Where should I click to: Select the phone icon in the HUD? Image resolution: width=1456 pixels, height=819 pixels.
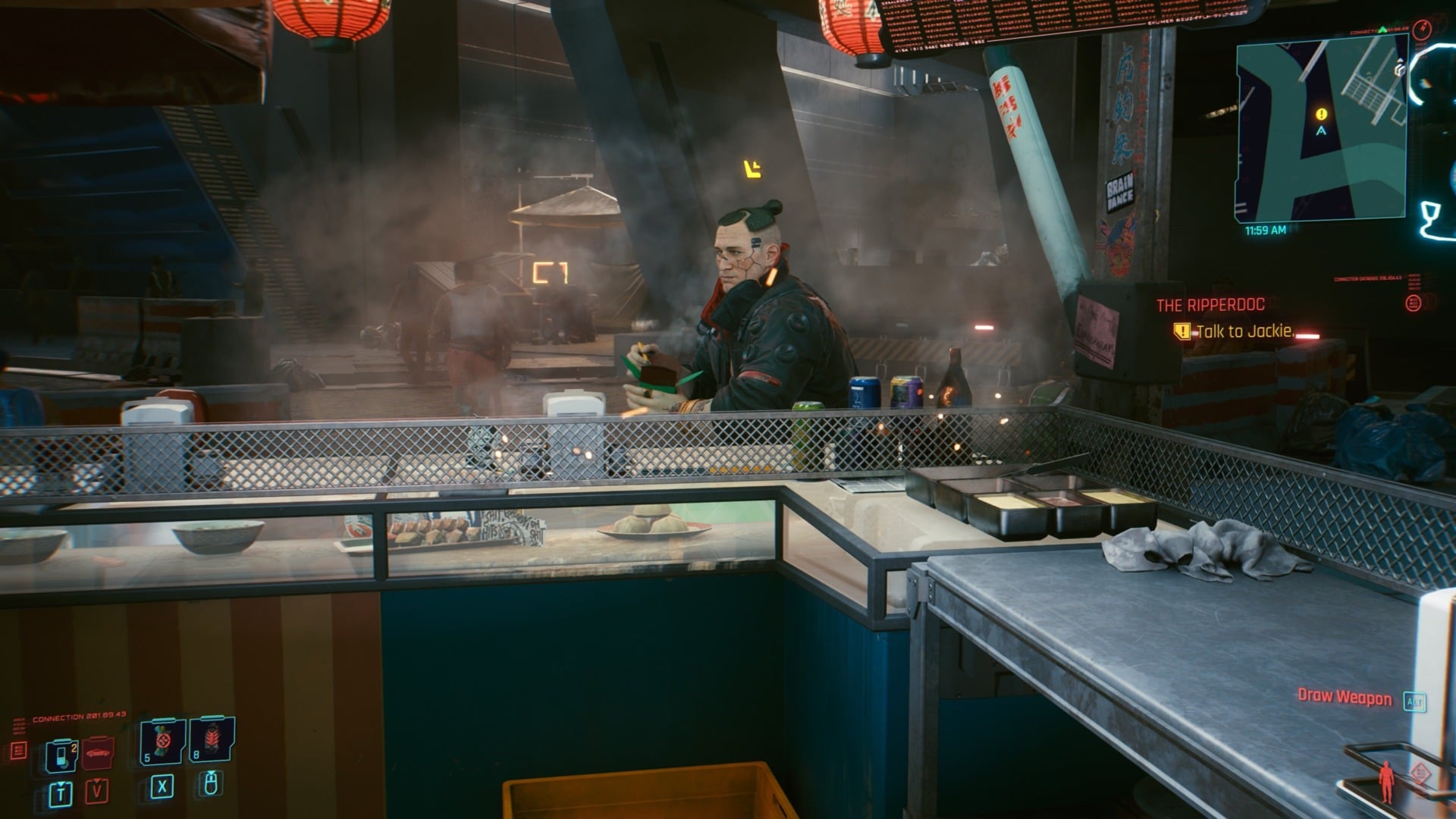pos(61,753)
